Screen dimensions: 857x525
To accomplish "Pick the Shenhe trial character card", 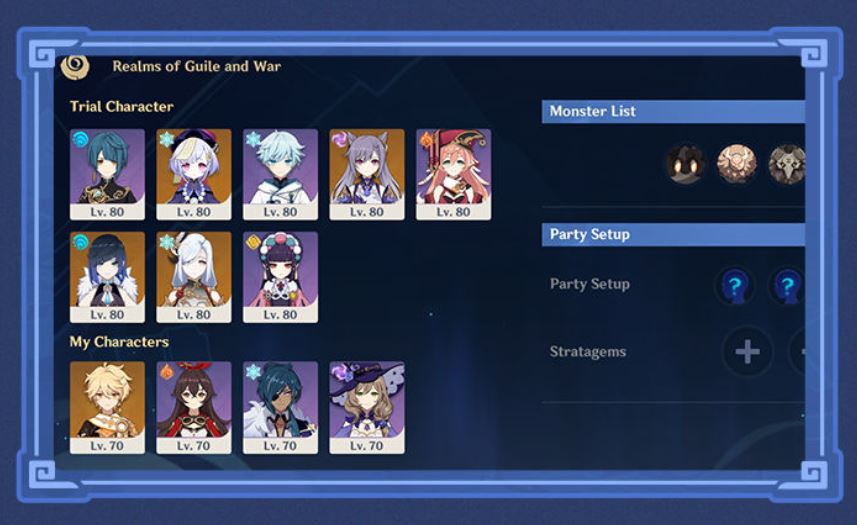I will pos(194,276).
